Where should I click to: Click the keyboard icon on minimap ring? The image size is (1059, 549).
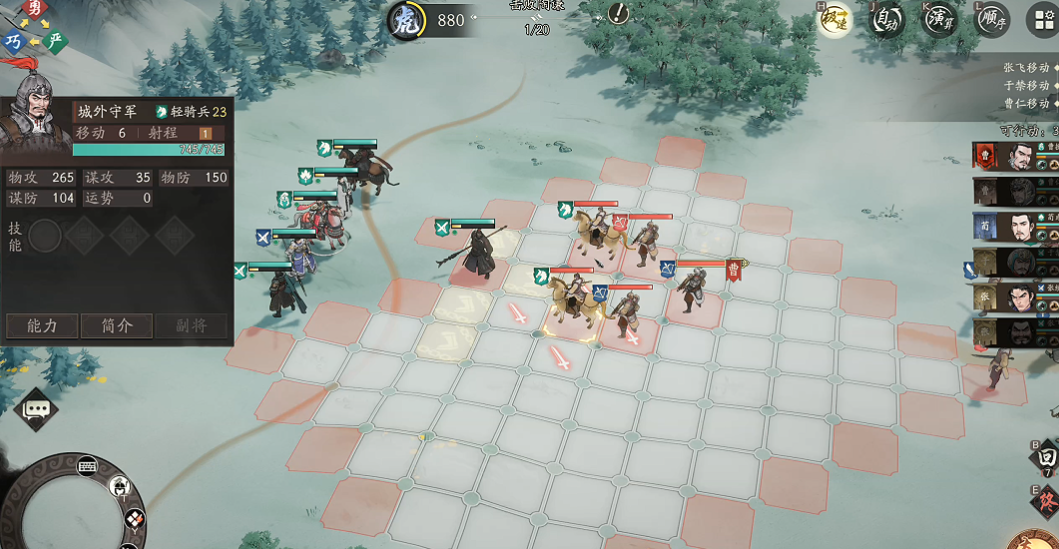[86, 465]
